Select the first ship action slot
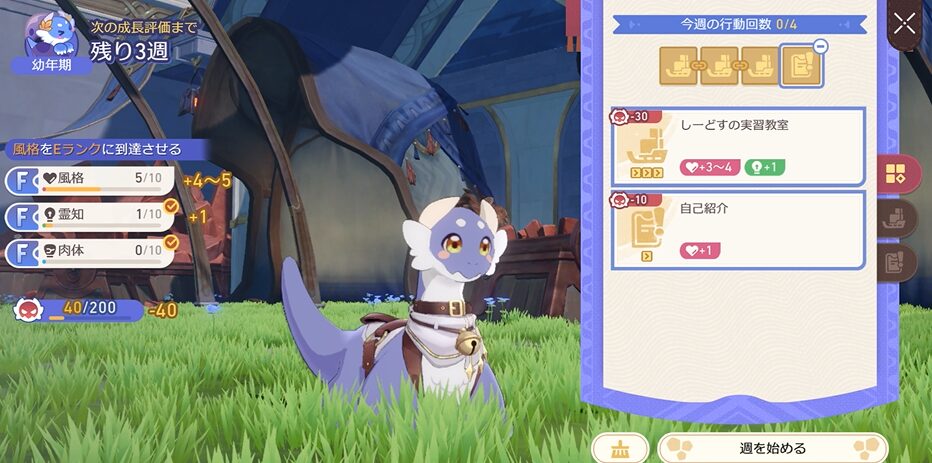Screen dimensions: 932x463 pos(679,64)
